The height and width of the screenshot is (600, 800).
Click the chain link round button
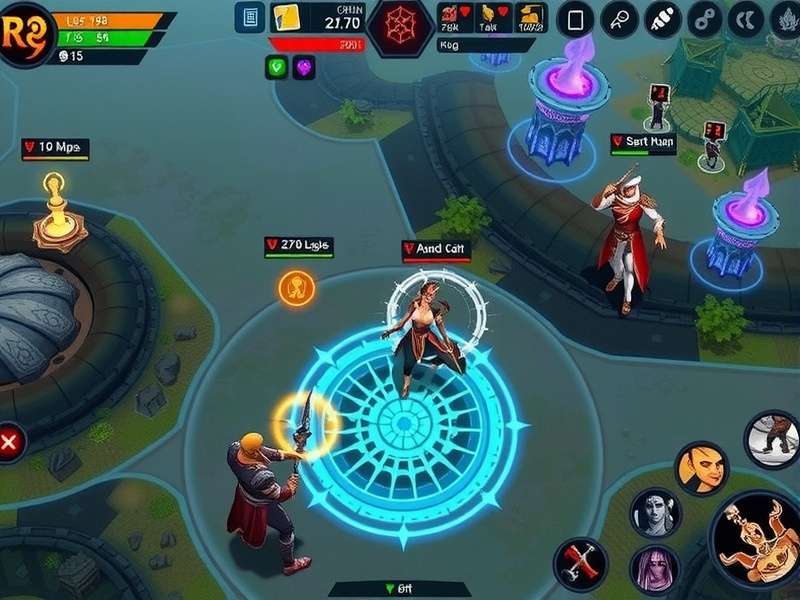click(x=706, y=19)
